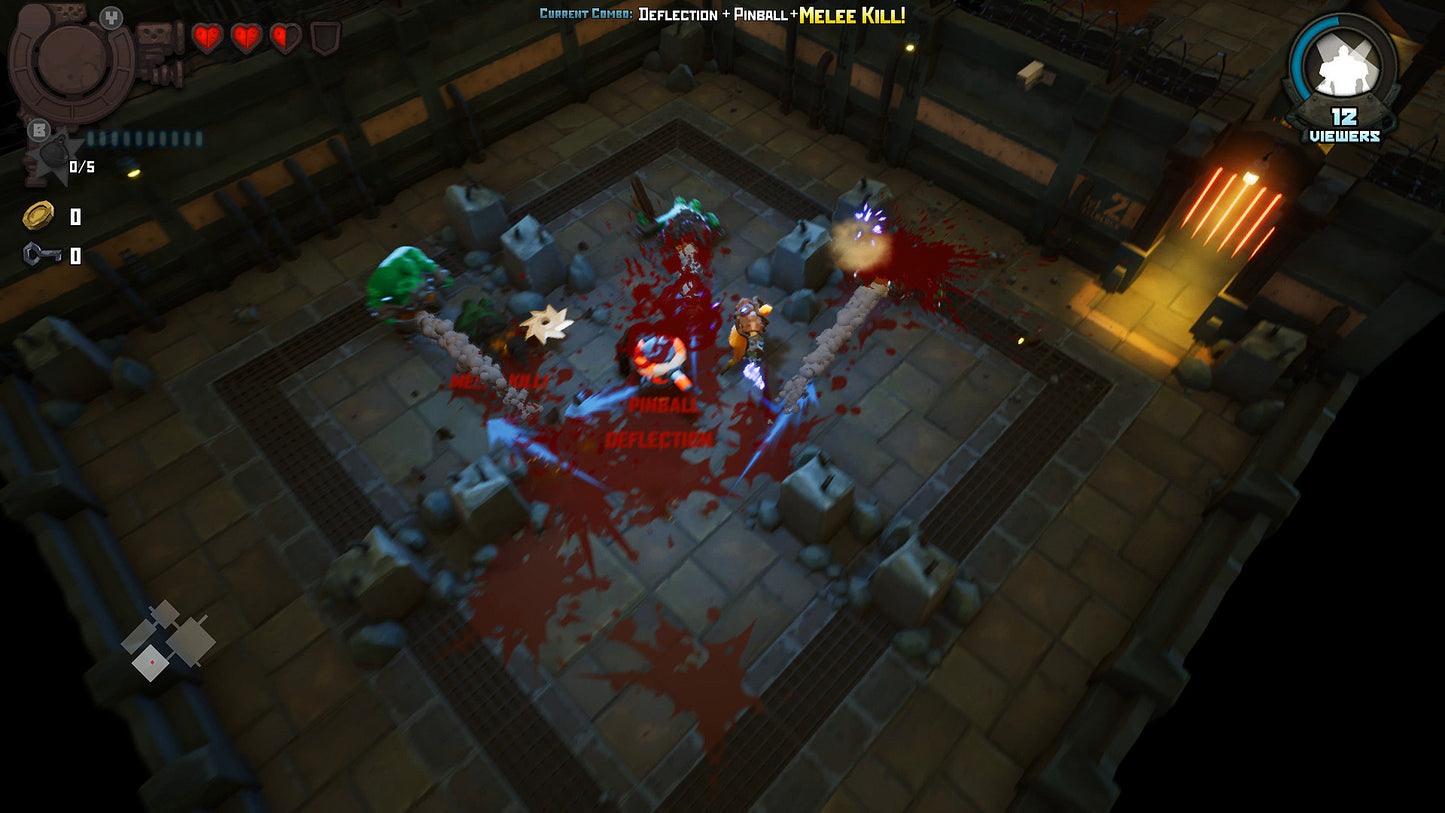Click the empty shield armor slot

coord(325,39)
